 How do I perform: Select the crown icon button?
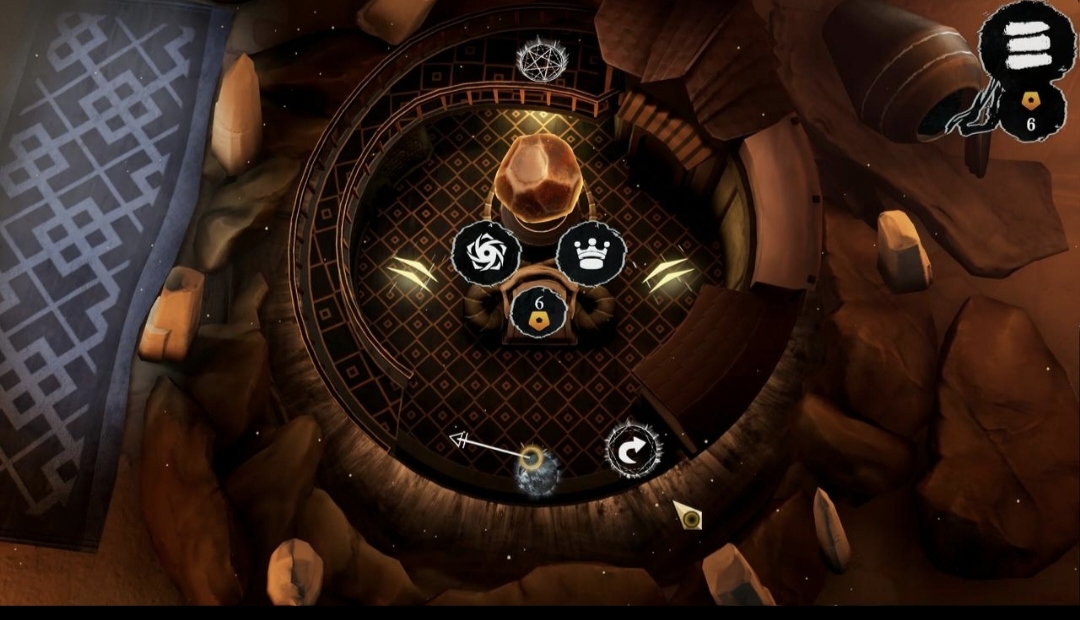[x=590, y=253]
